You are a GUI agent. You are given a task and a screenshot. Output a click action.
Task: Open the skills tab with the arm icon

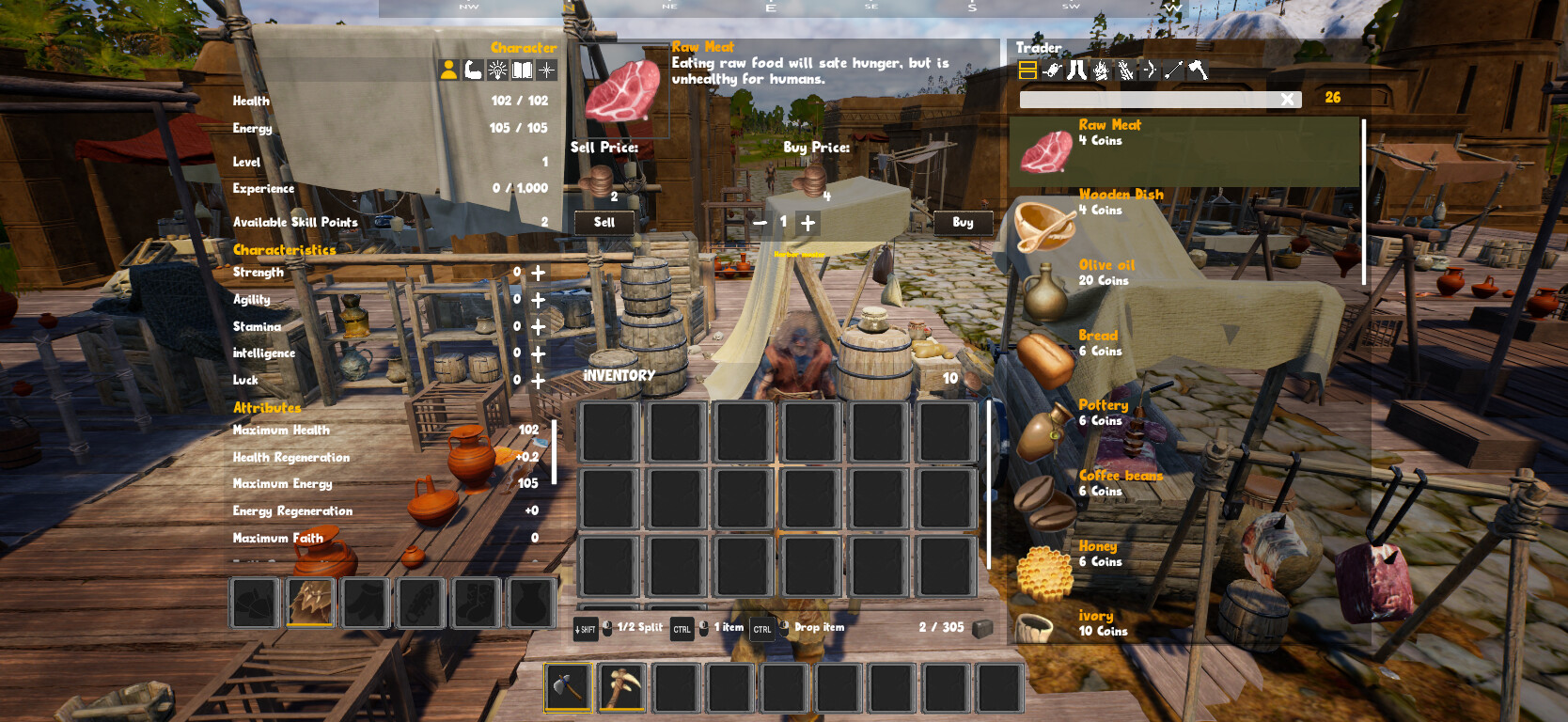pos(472,70)
